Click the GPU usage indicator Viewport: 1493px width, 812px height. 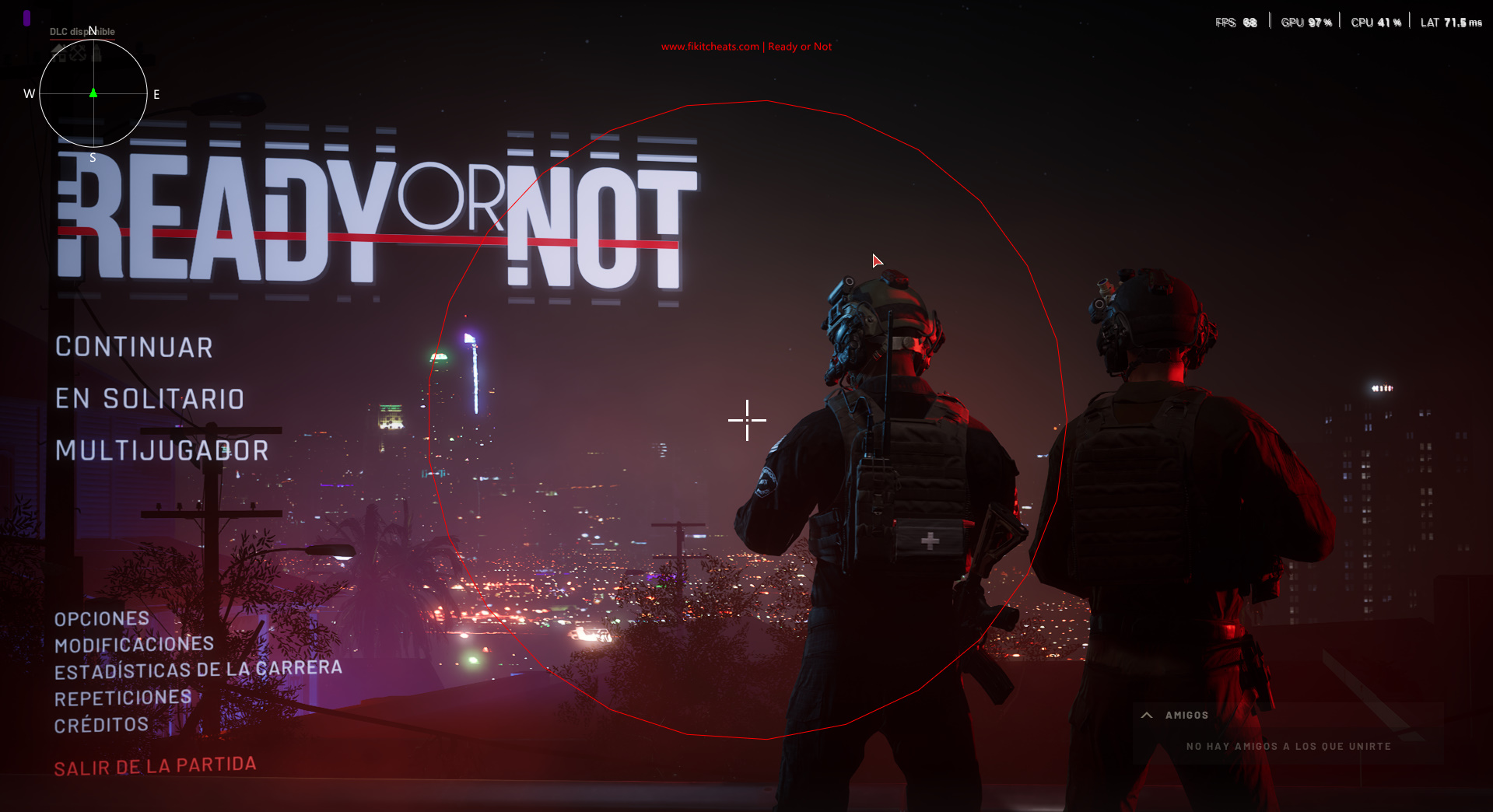tap(1306, 22)
